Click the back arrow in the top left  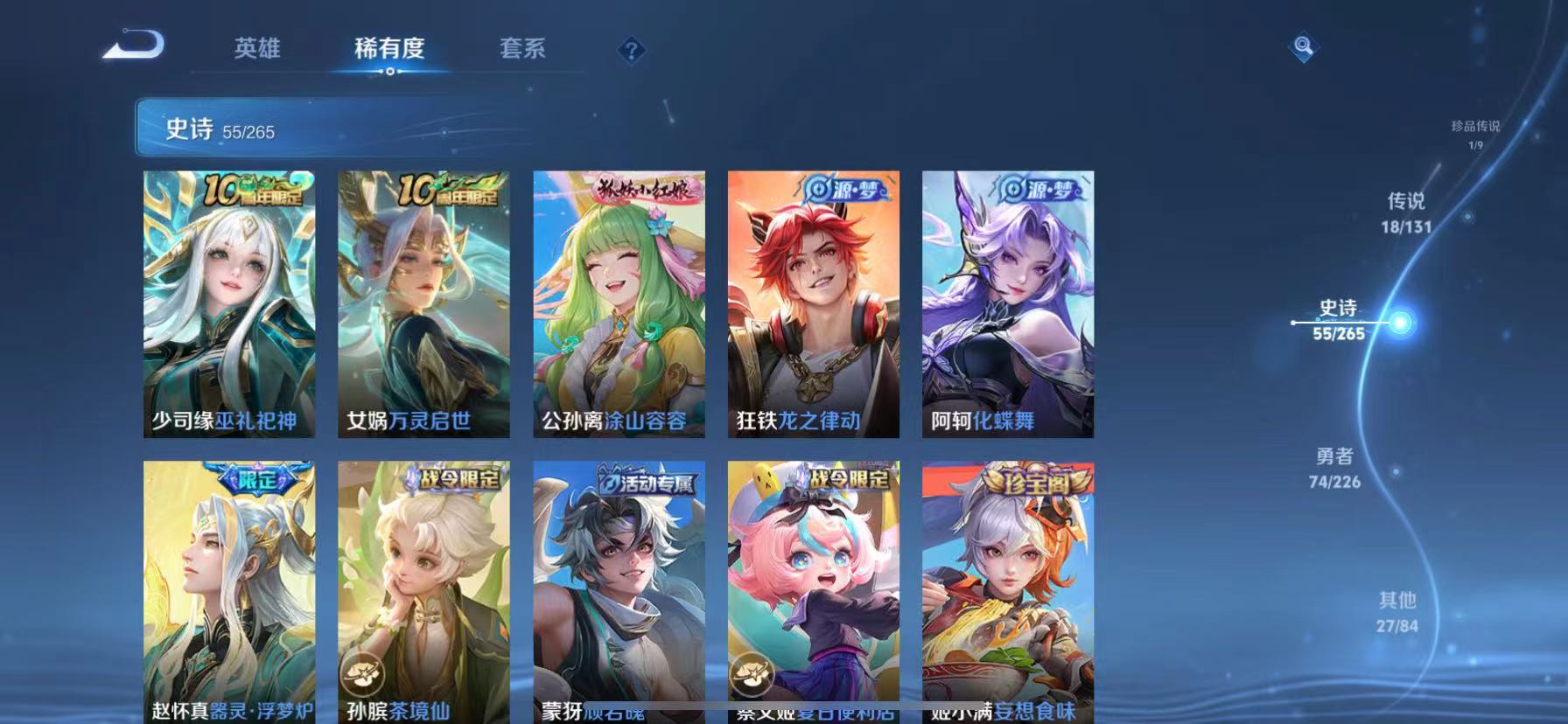click(x=133, y=45)
